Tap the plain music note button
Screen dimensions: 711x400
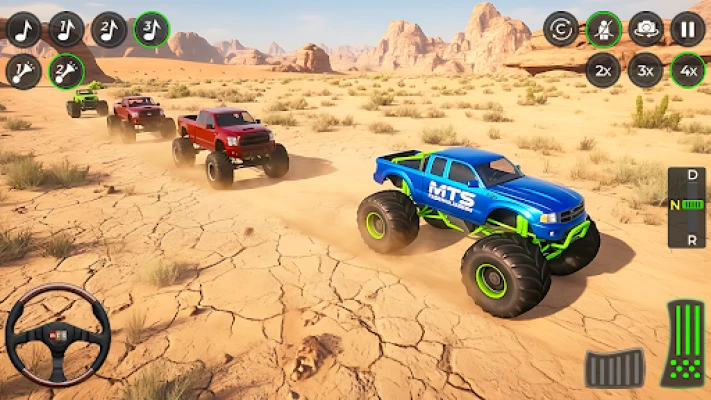[23, 30]
